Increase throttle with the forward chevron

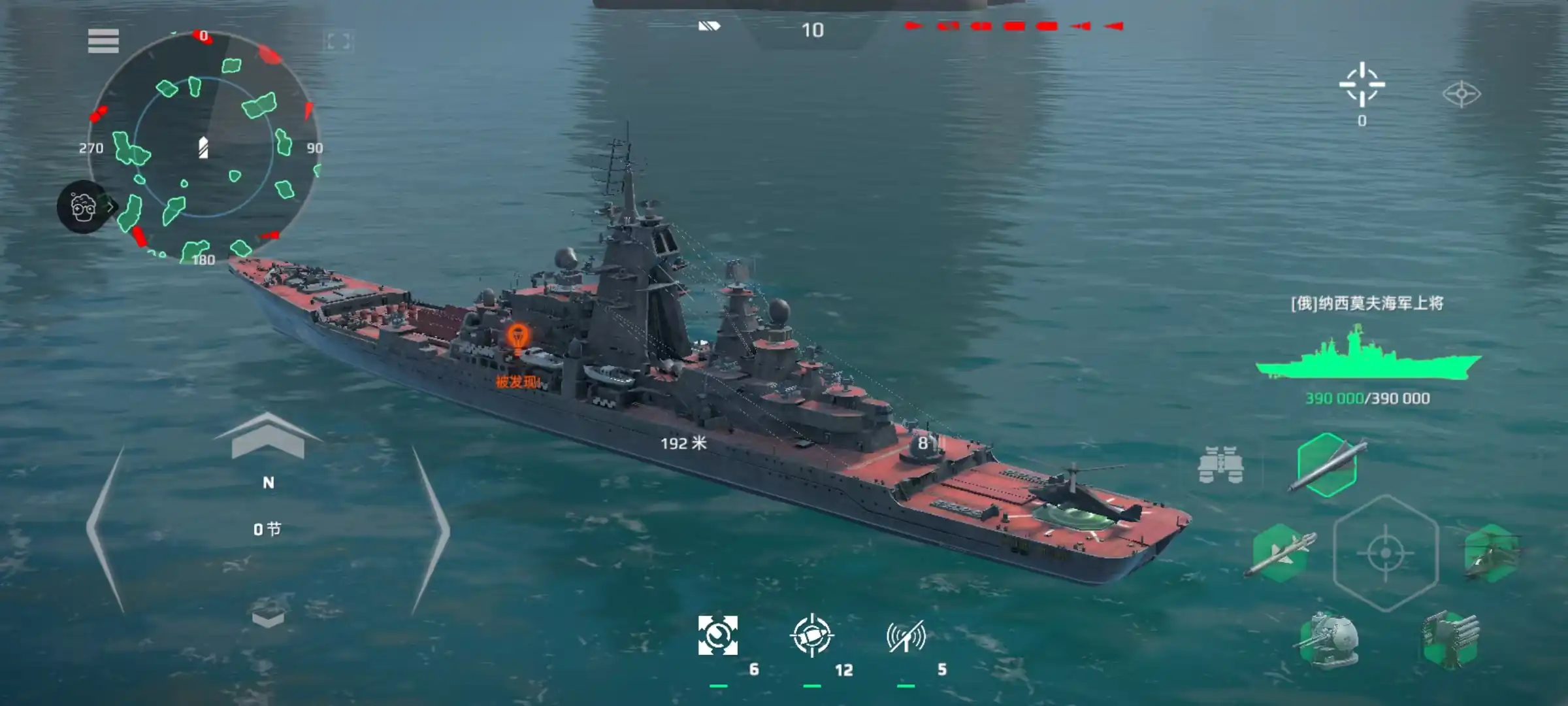tap(268, 436)
